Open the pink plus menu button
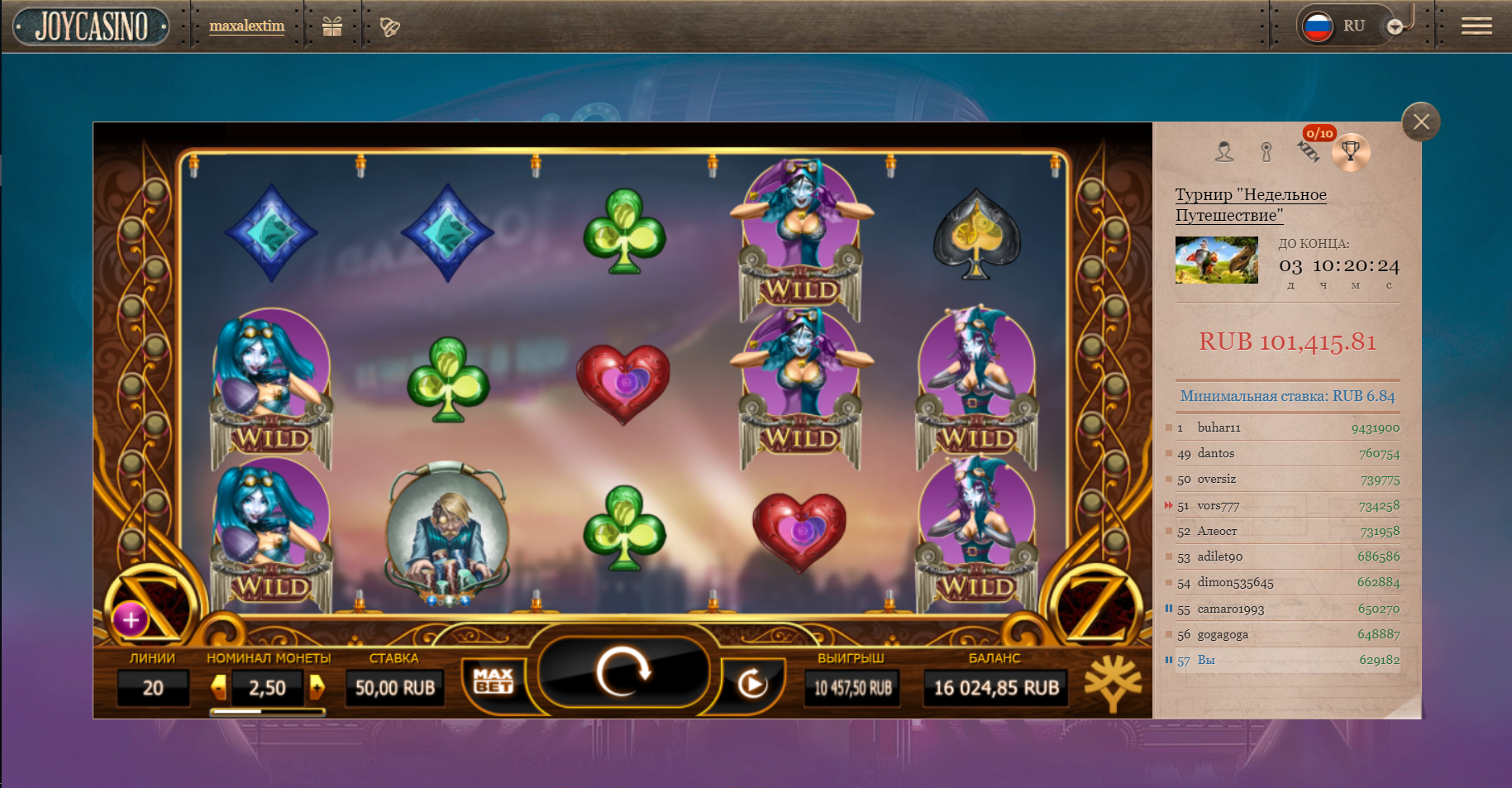This screenshot has height=788, width=1512. (x=131, y=619)
